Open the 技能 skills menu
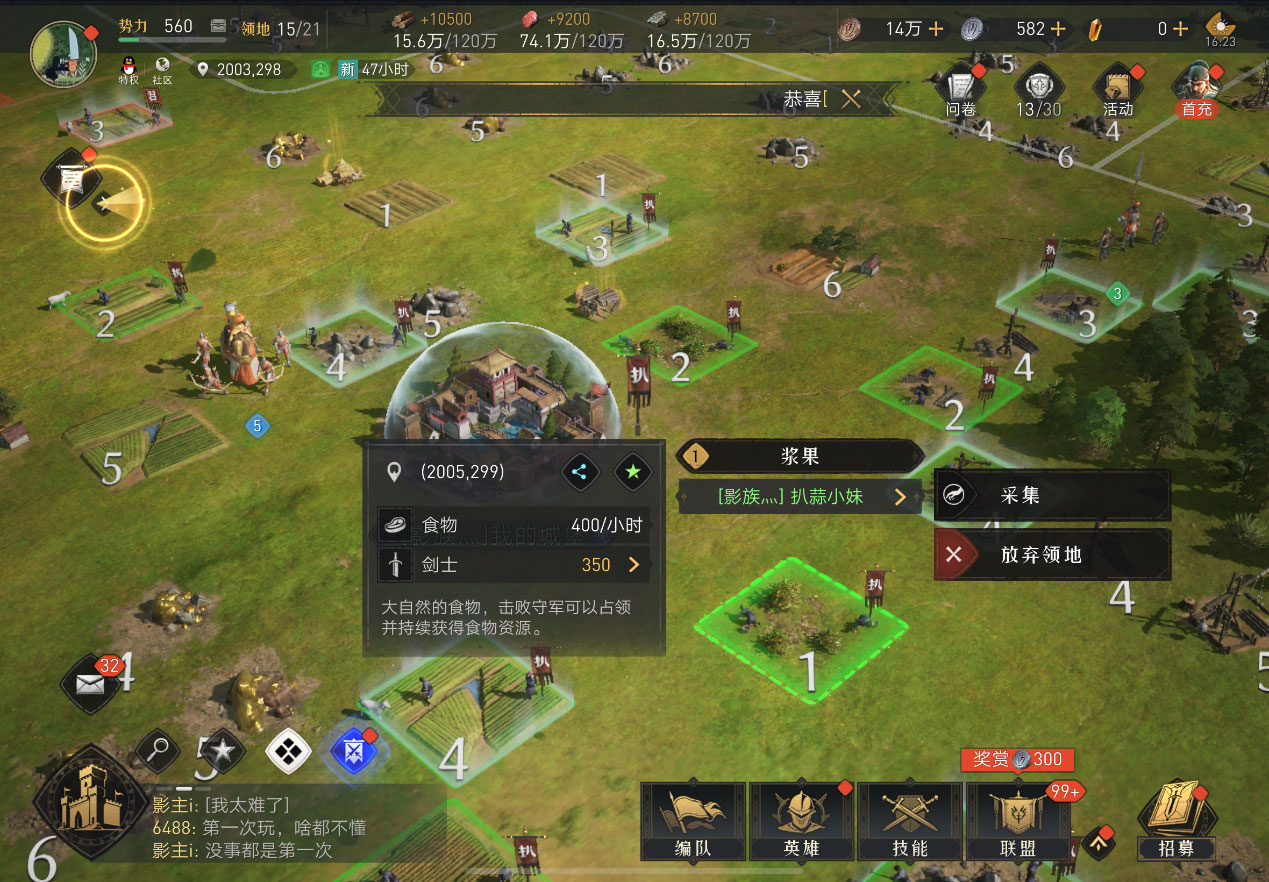The width and height of the screenshot is (1269, 882). (x=909, y=822)
